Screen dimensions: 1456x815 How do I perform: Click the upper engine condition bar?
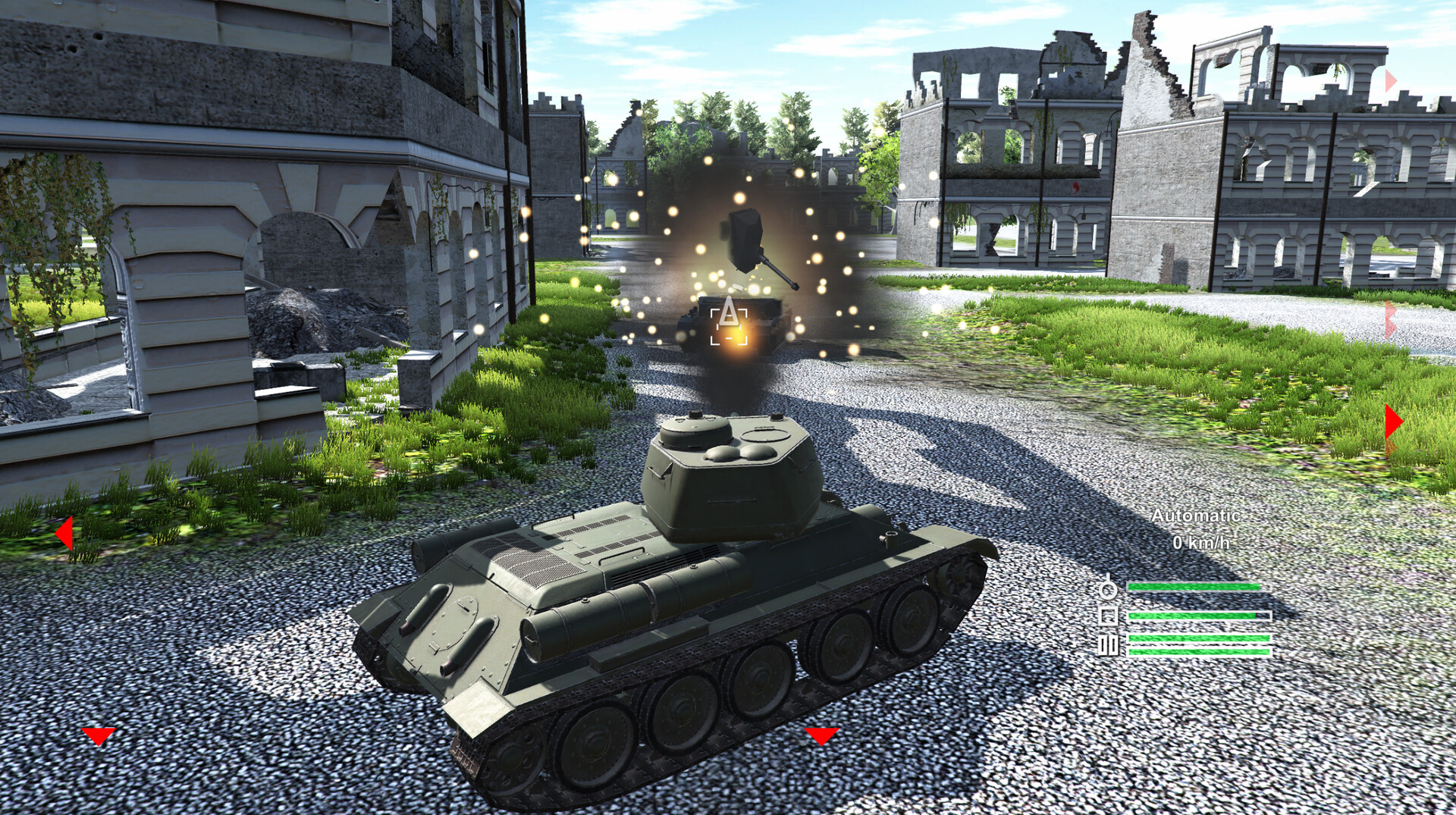click(1199, 638)
